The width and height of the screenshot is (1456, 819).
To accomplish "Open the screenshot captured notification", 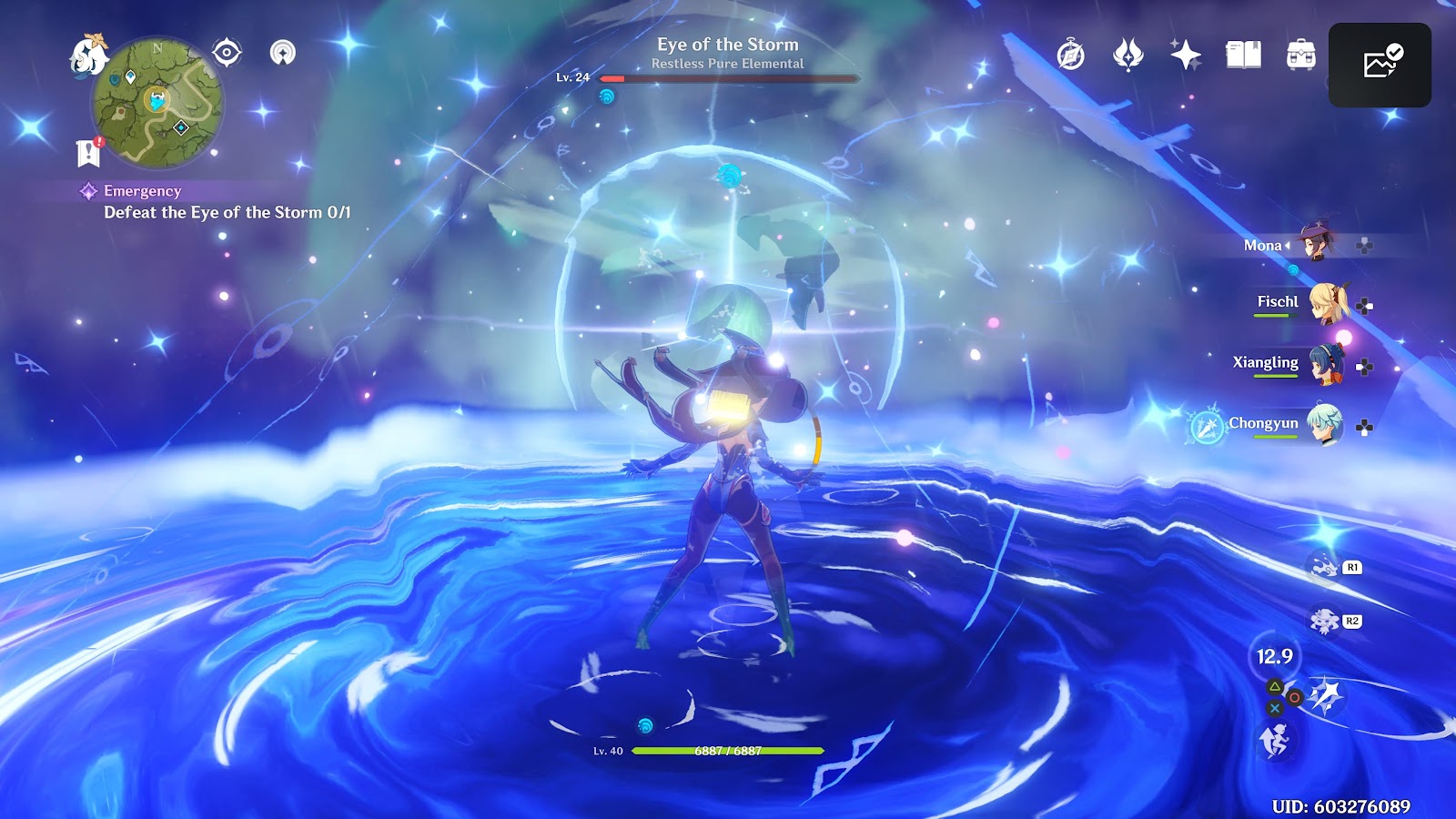I will 1380,65.
